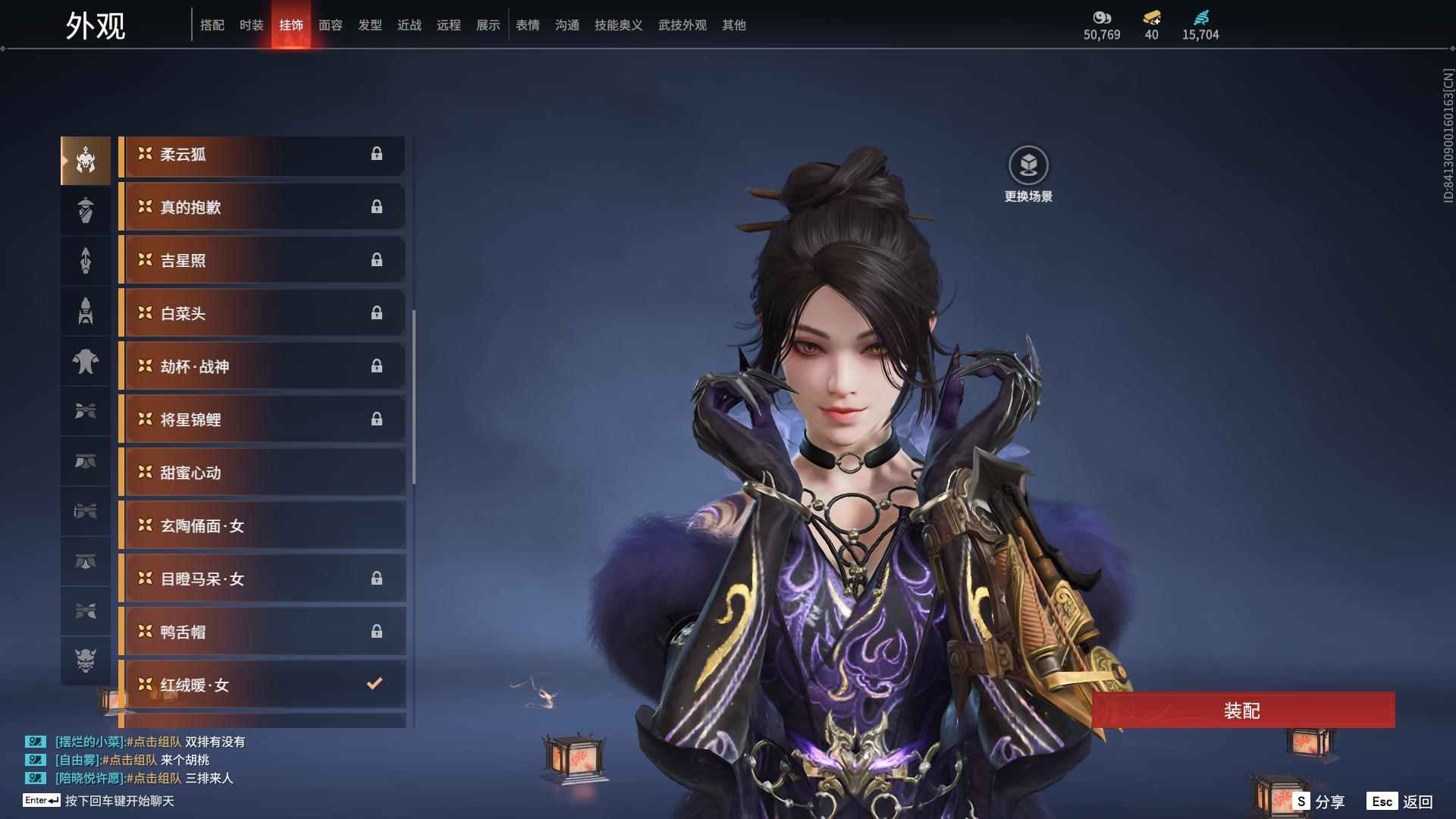Open the waist accessory category icon in sidebar
The height and width of the screenshot is (819, 1456).
coord(85,461)
